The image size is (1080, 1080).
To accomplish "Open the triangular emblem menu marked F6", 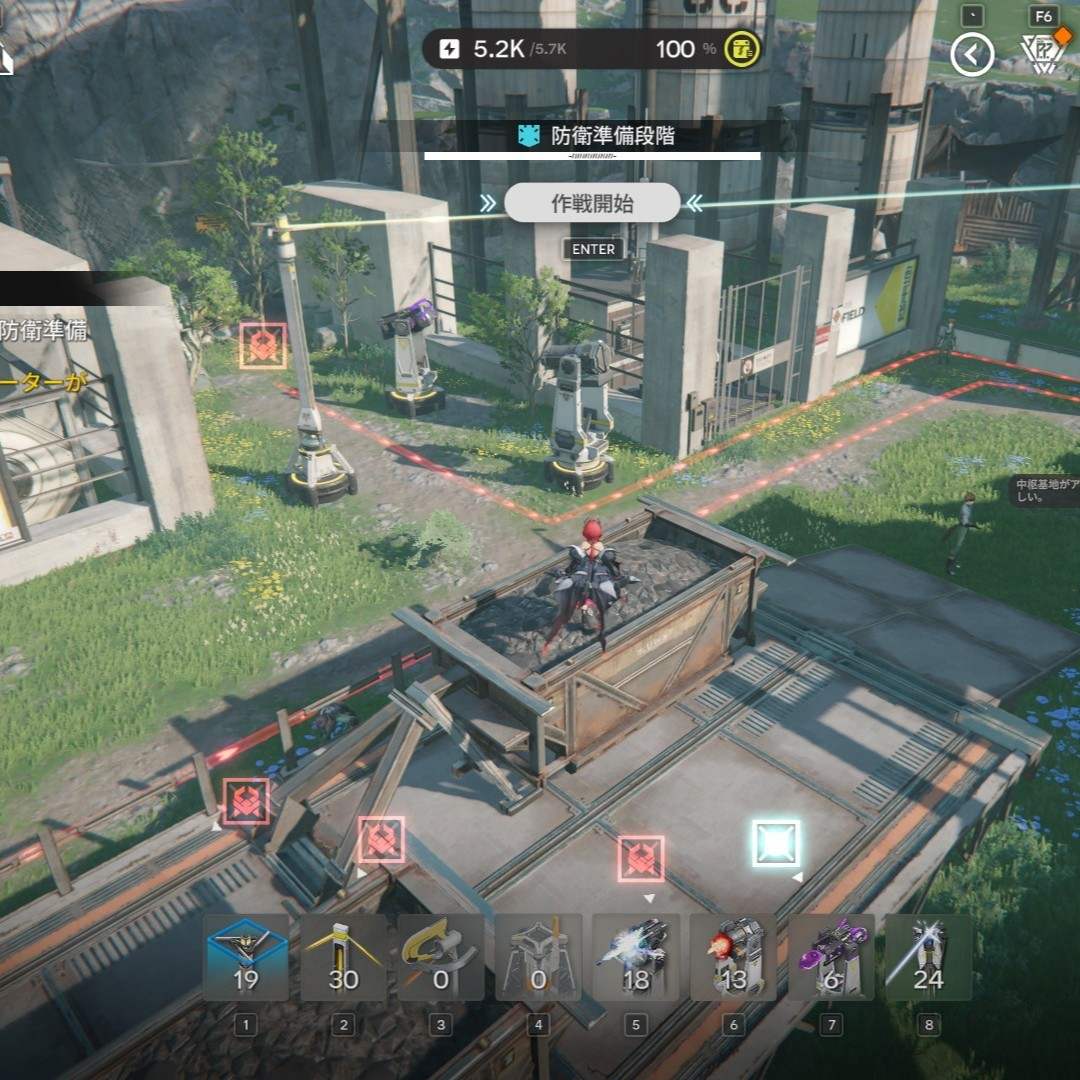I will tap(1043, 52).
